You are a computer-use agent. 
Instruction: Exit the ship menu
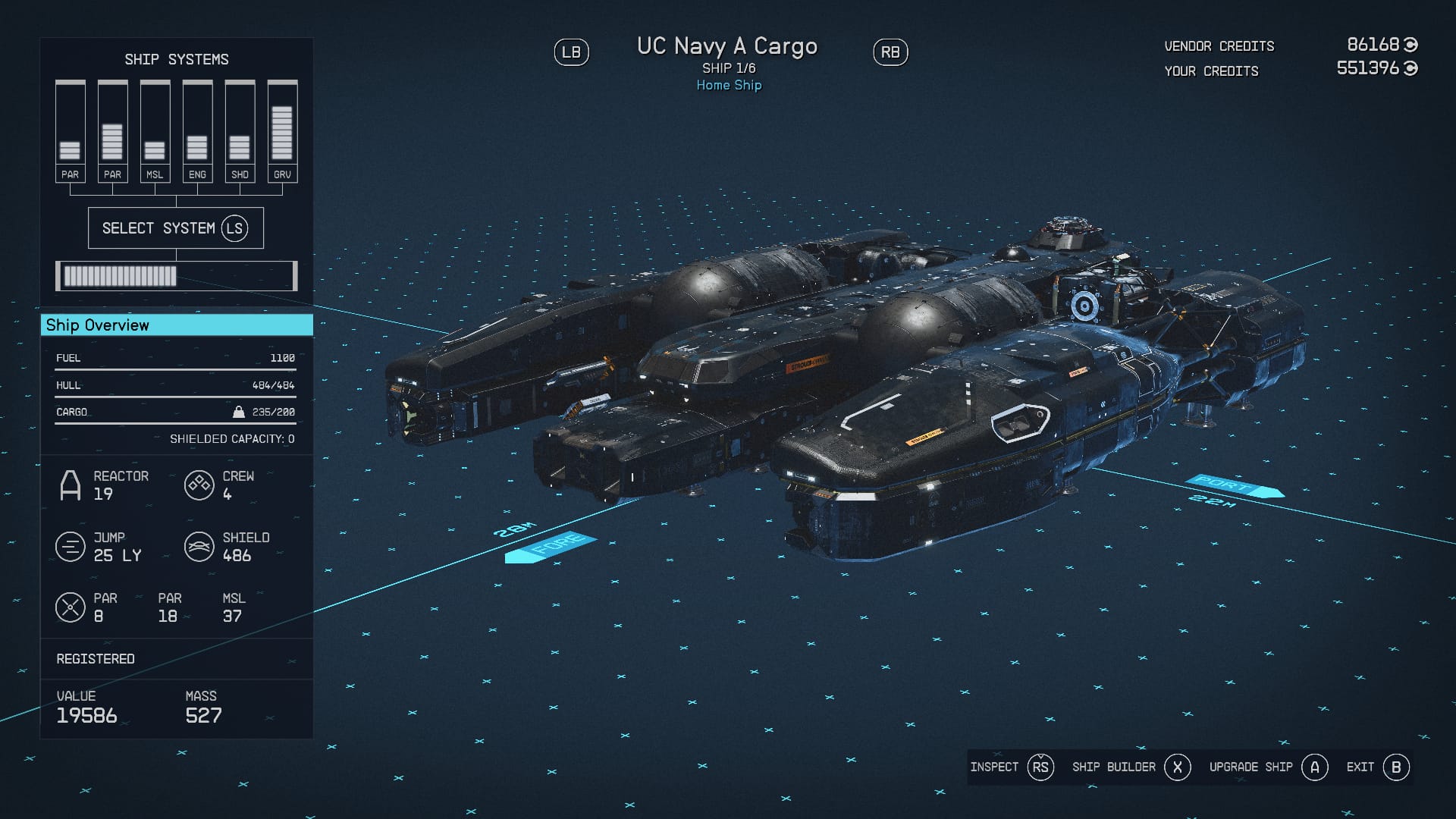pos(1378,767)
